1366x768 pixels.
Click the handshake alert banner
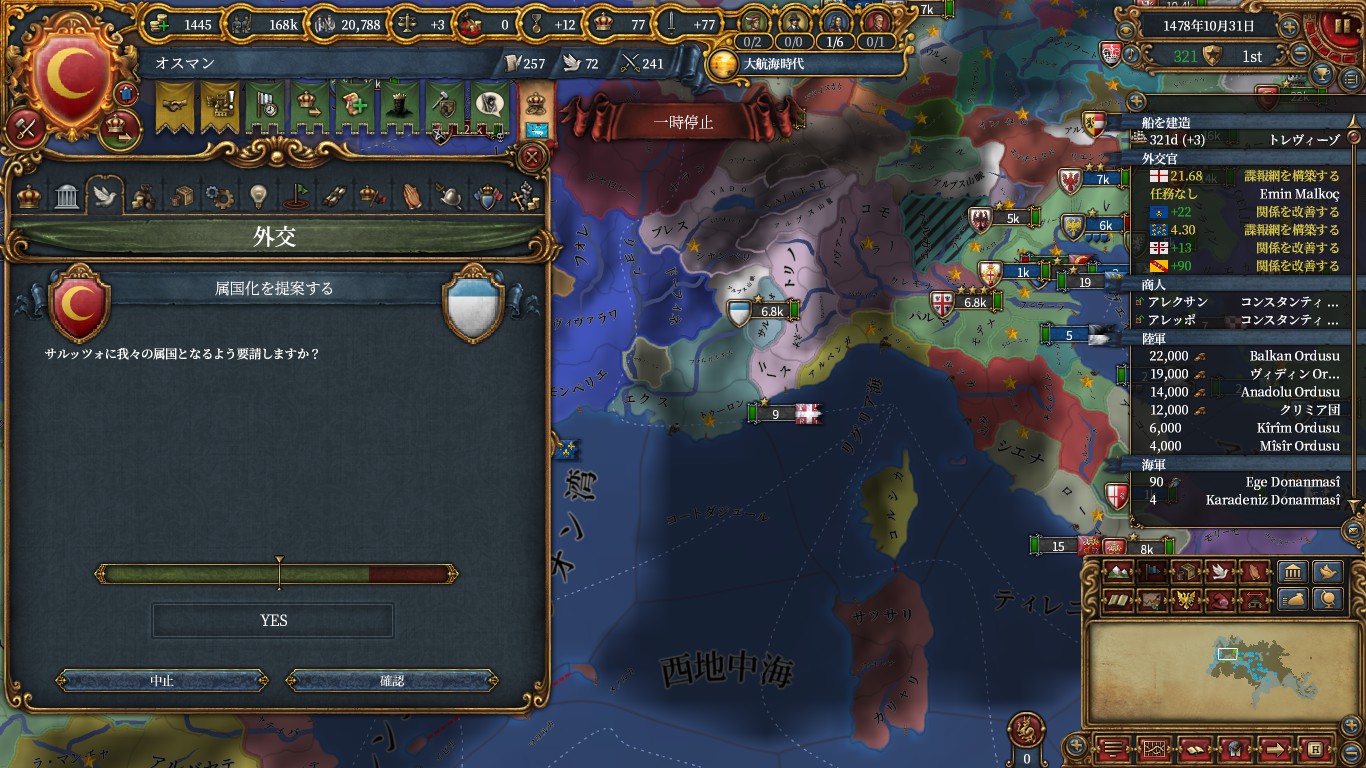pyautogui.click(x=176, y=105)
